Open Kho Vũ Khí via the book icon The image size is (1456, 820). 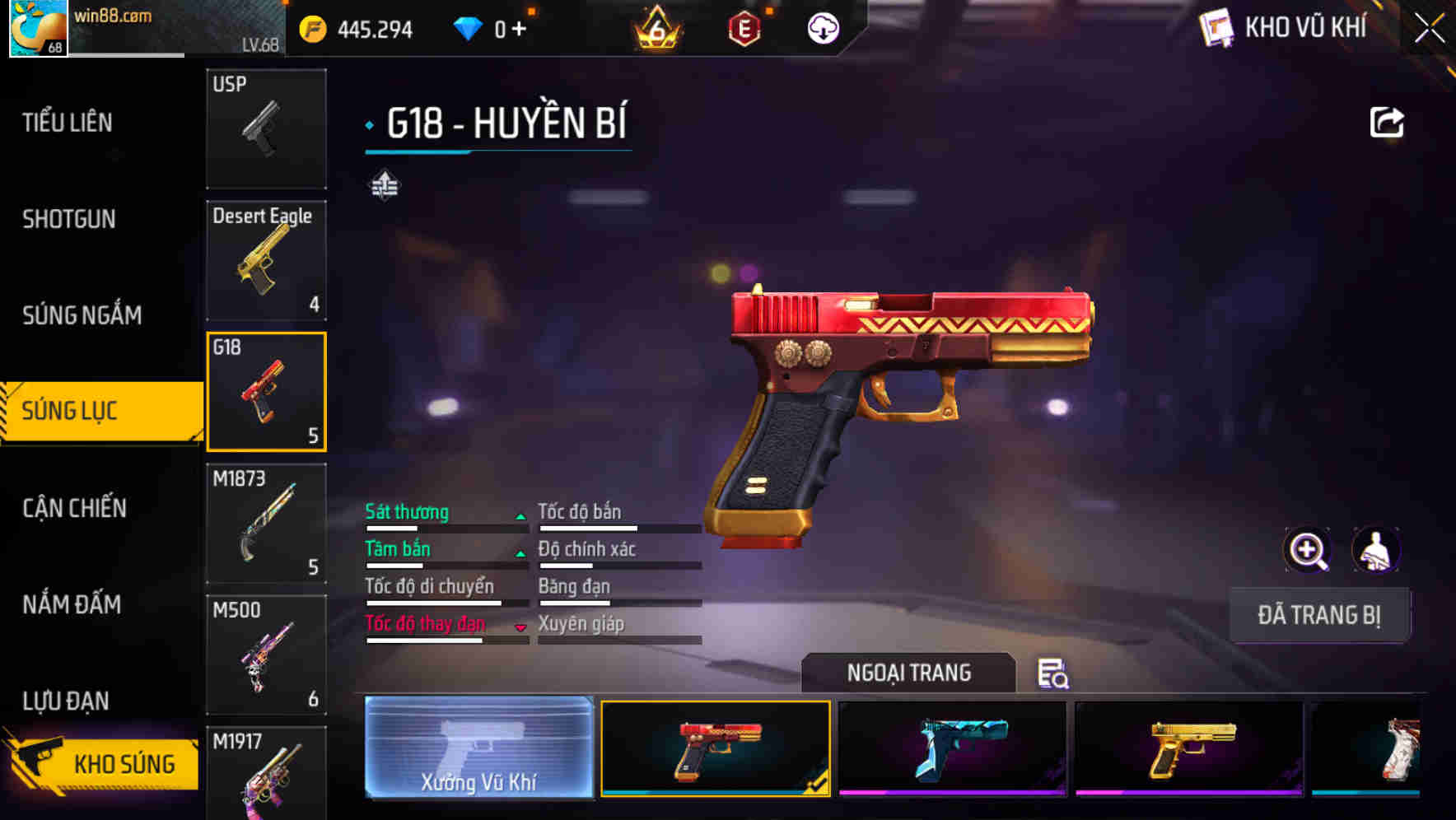click(1217, 27)
